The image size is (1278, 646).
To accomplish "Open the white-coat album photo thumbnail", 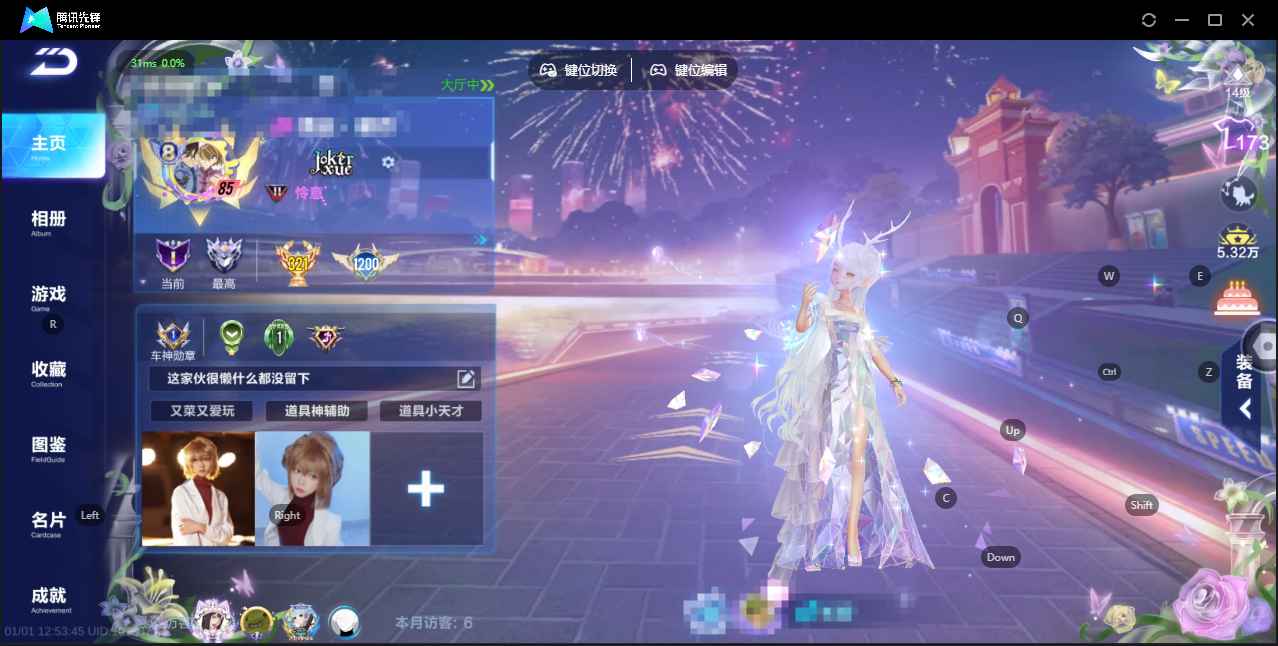I will coord(198,489).
